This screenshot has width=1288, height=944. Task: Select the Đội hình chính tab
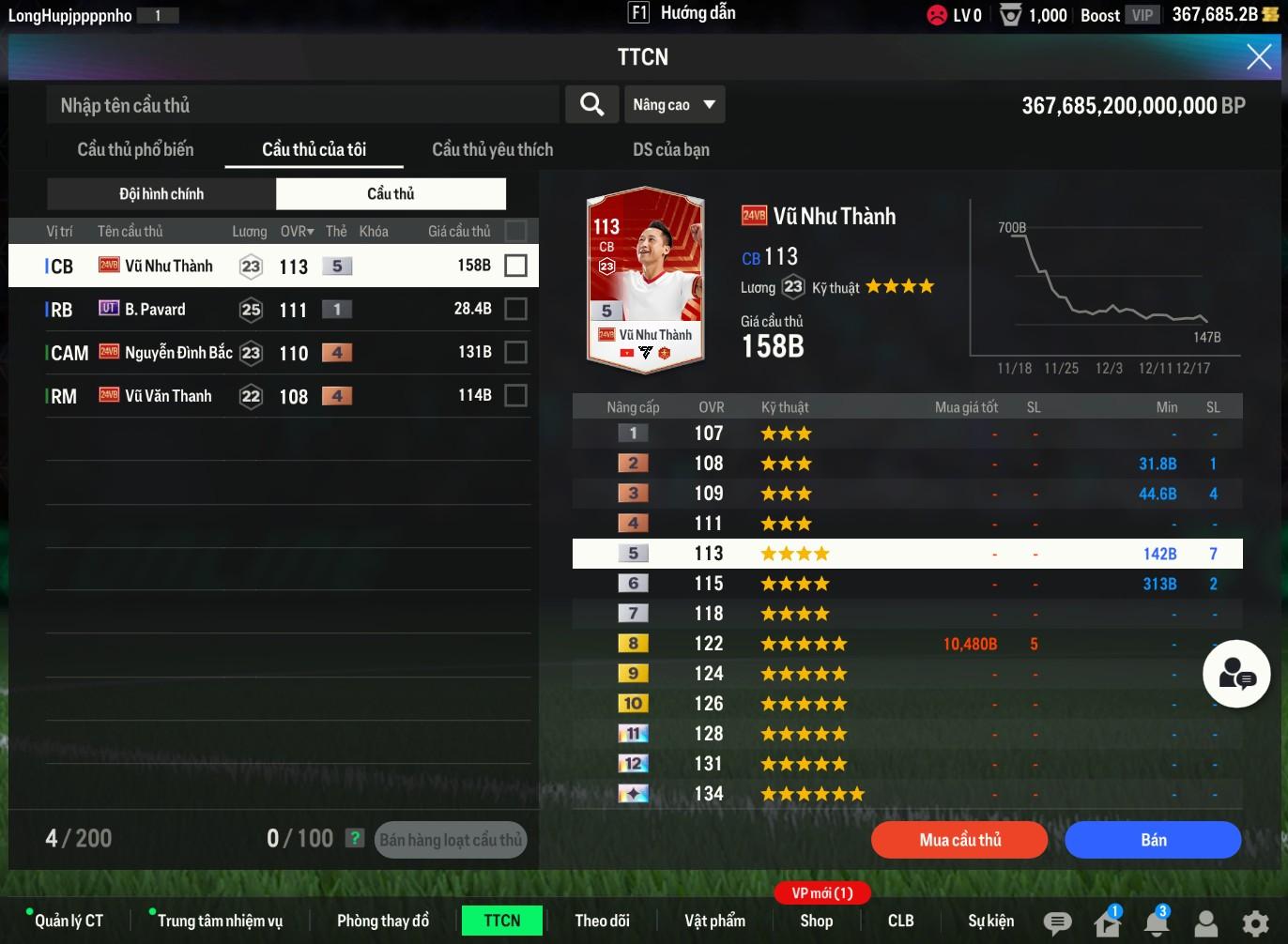pos(161,194)
